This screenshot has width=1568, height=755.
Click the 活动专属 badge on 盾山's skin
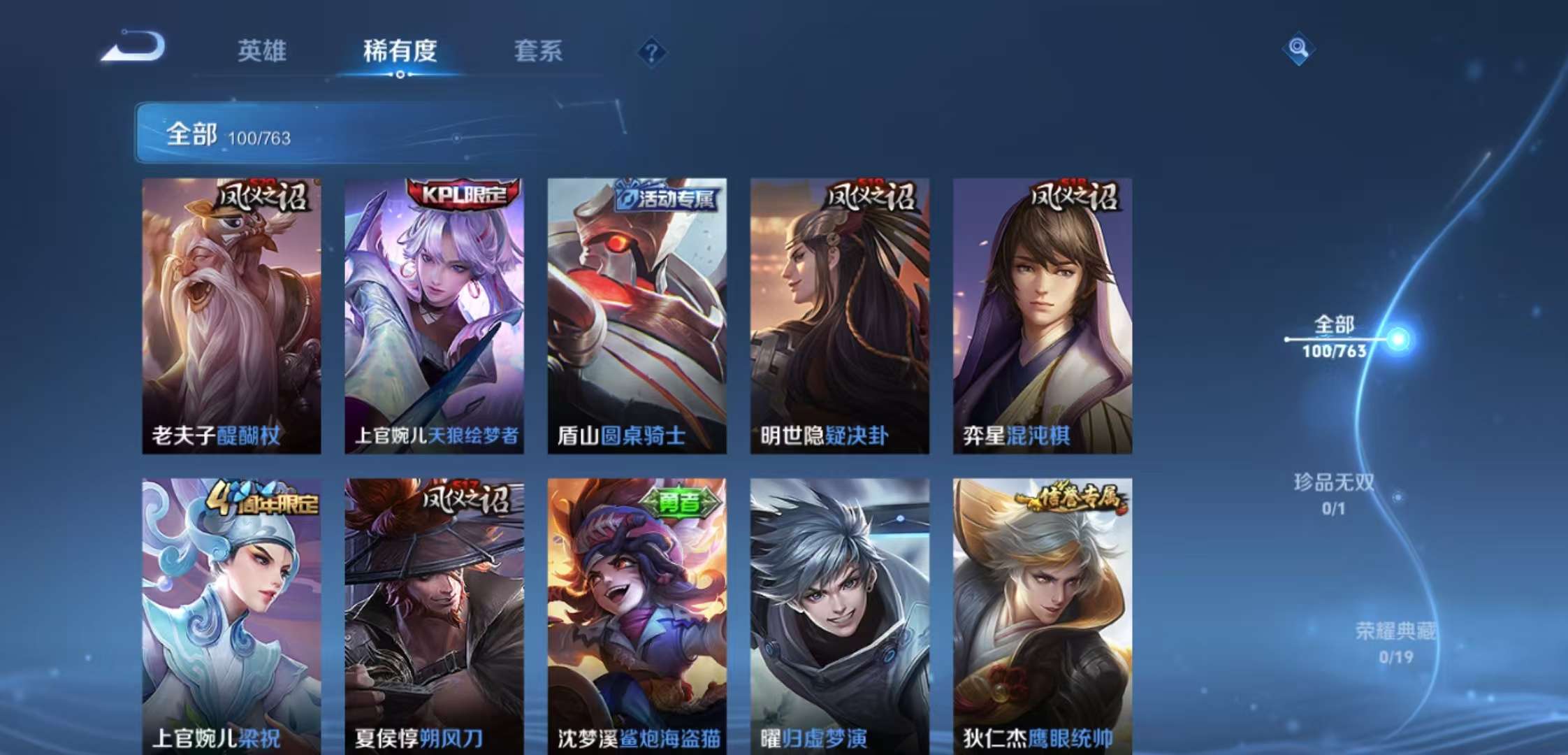tap(646, 201)
